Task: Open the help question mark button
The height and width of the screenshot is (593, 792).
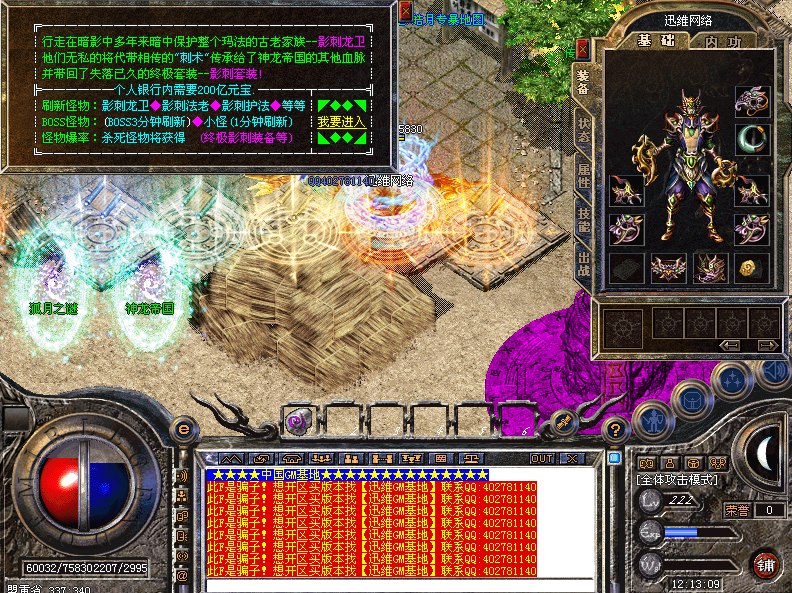Action: click(x=617, y=431)
